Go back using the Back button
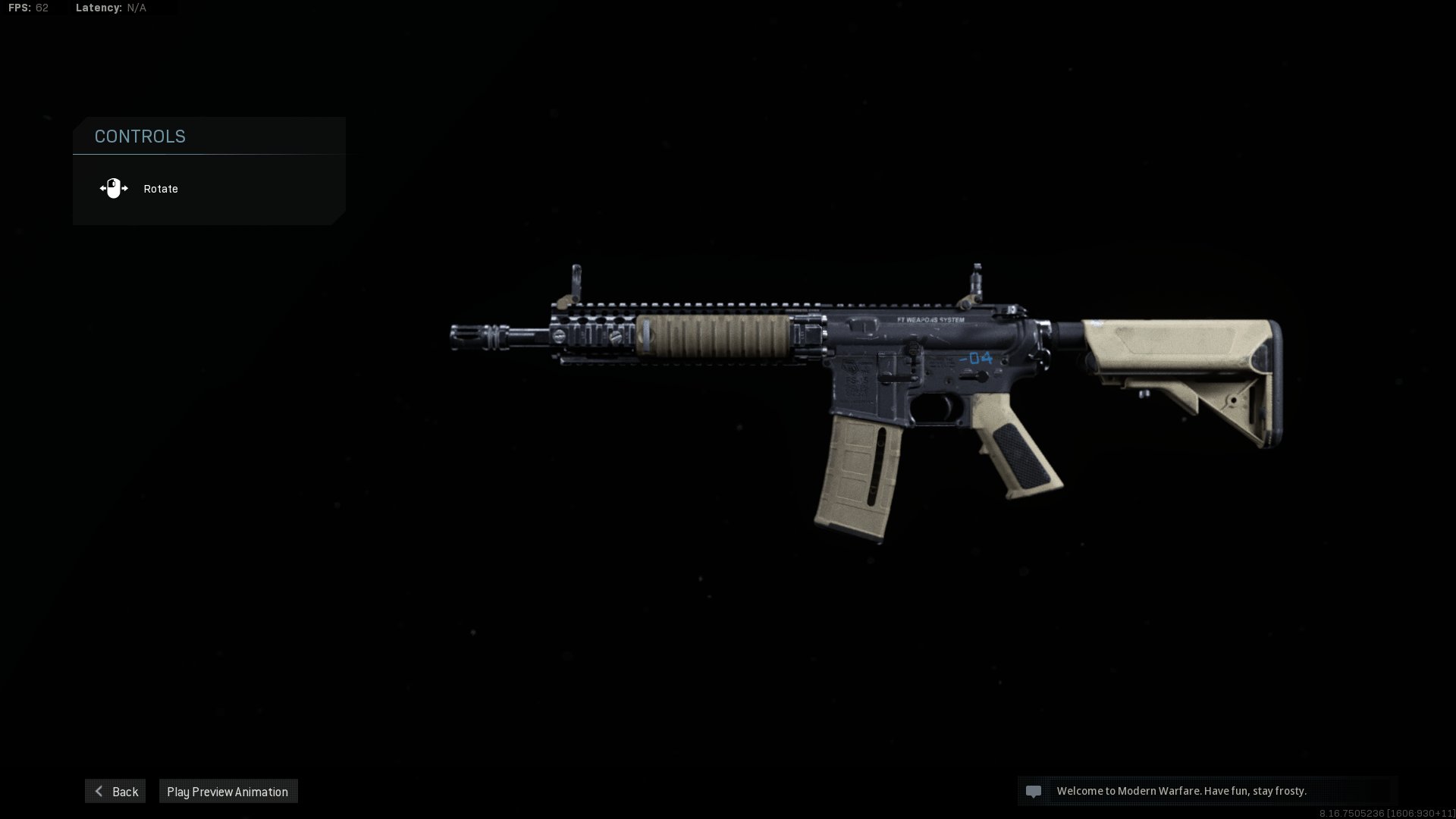Image resolution: width=1456 pixels, height=819 pixels. click(x=115, y=791)
